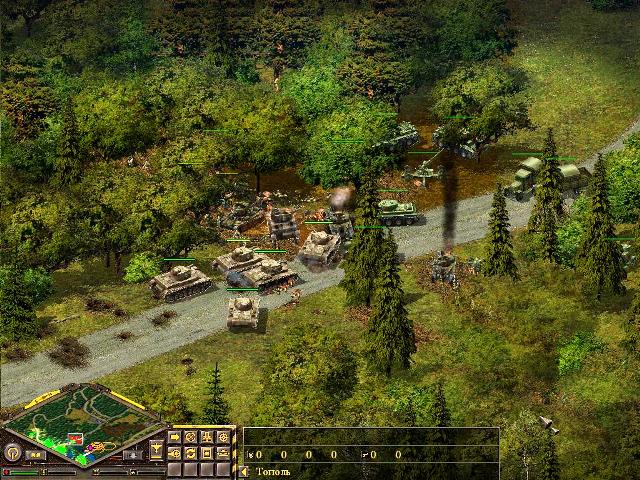This screenshot has height=480, width=640.
Task: Select the move command arrow icon
Action: pos(175,437)
